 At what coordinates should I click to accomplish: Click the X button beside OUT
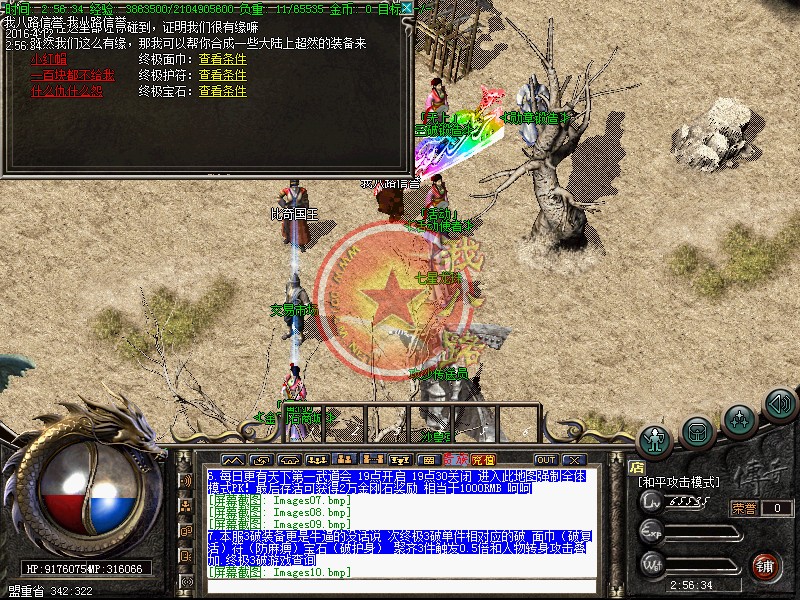[573, 460]
